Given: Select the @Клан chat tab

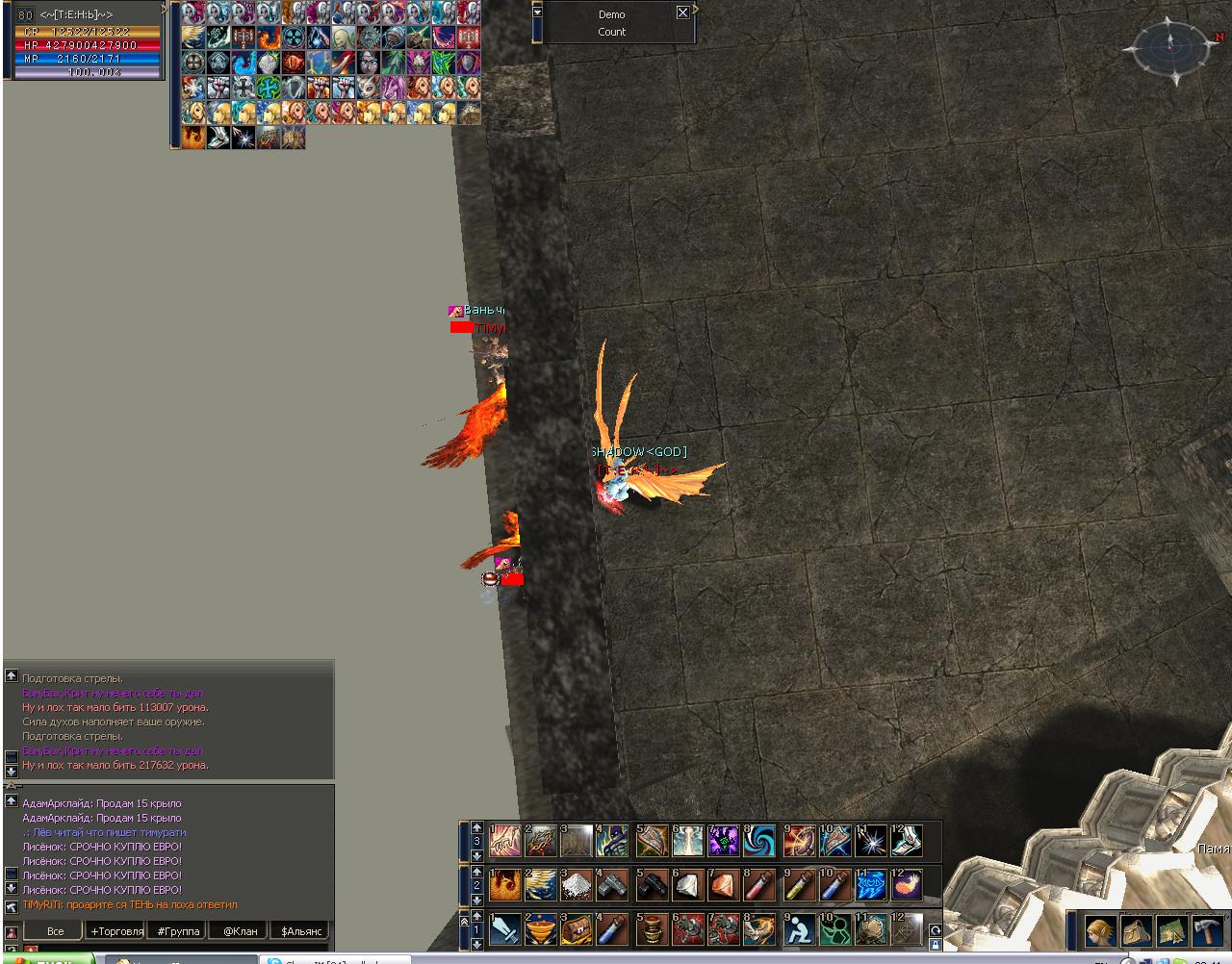Looking at the screenshot, I should point(241,931).
